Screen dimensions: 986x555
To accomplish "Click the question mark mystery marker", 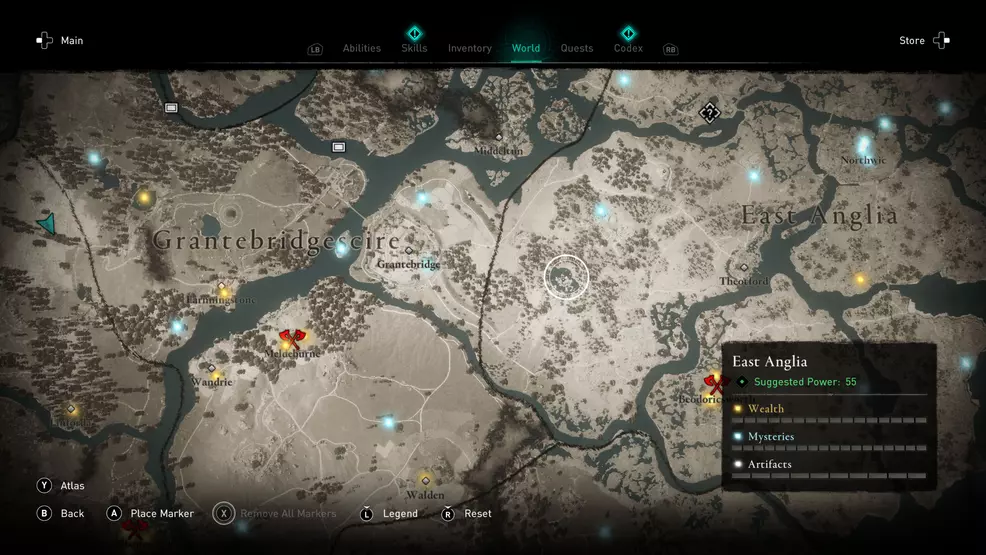I will [709, 112].
